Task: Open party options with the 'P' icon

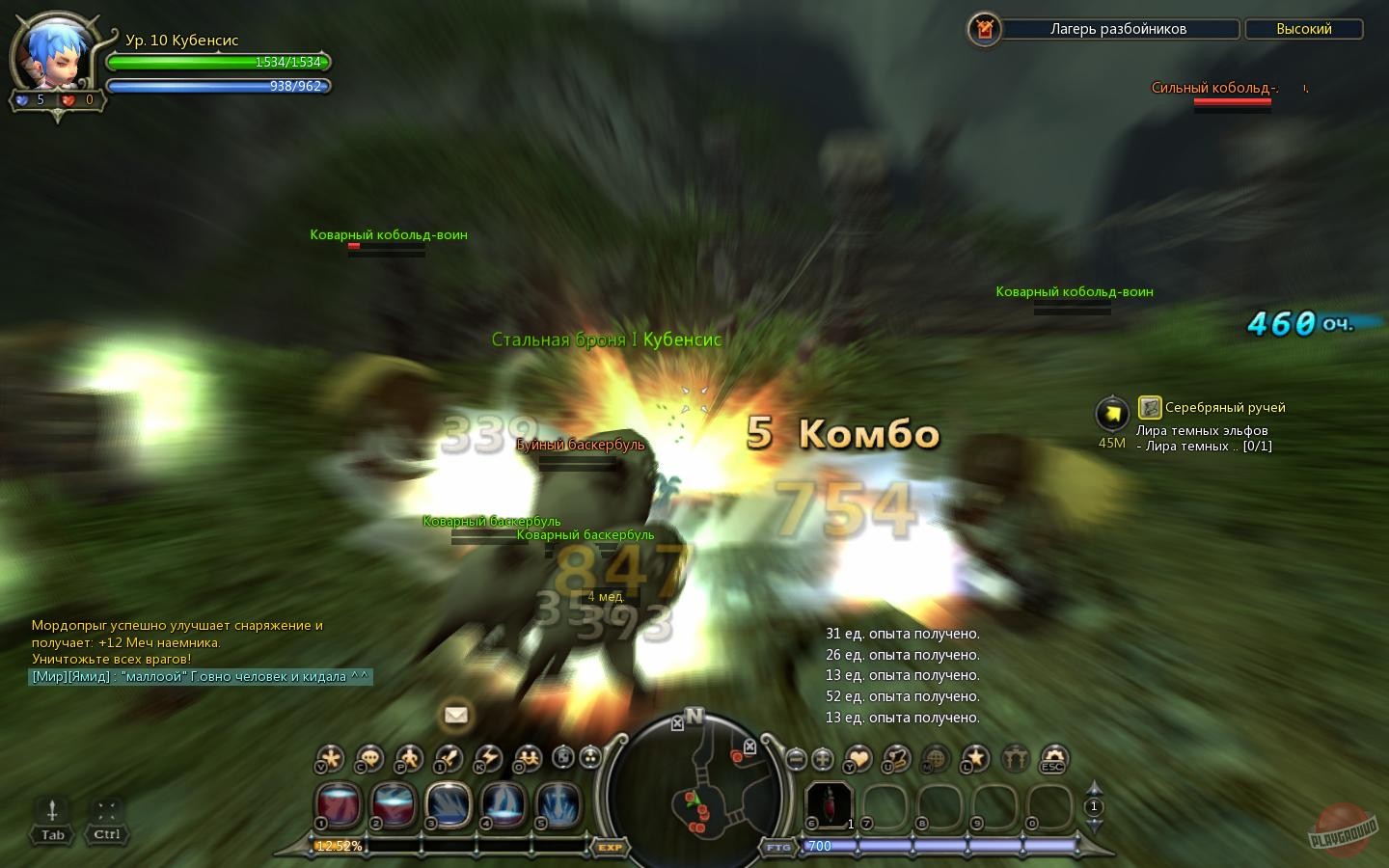Action: 407,760
